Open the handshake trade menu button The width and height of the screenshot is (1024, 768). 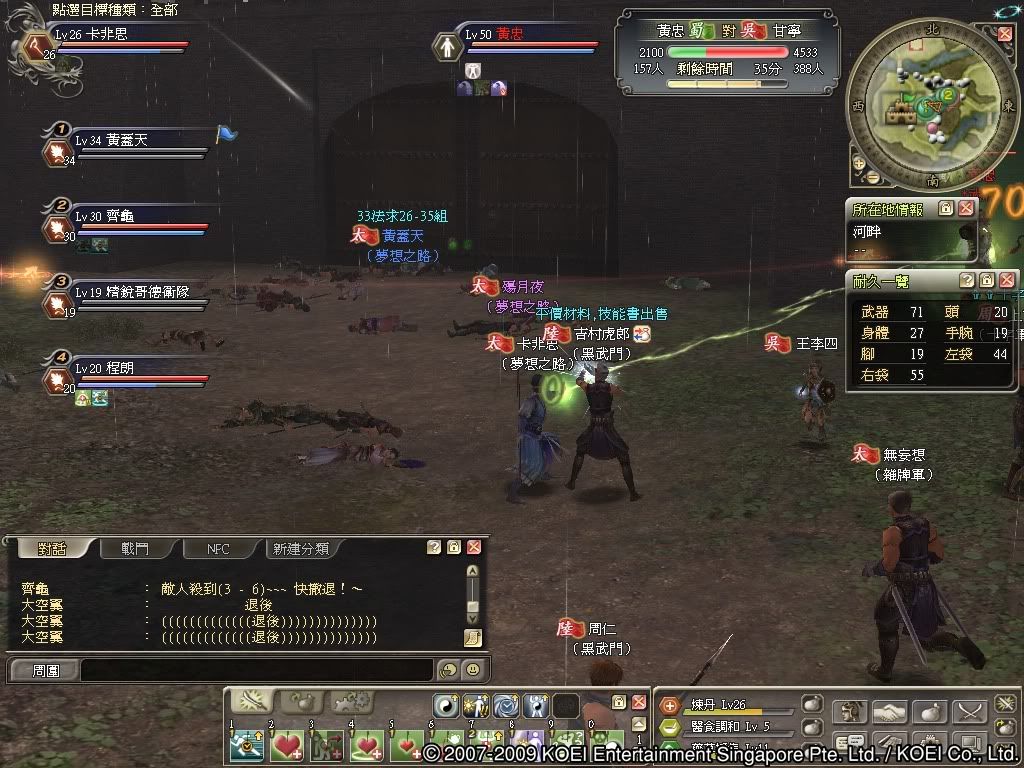coord(887,712)
